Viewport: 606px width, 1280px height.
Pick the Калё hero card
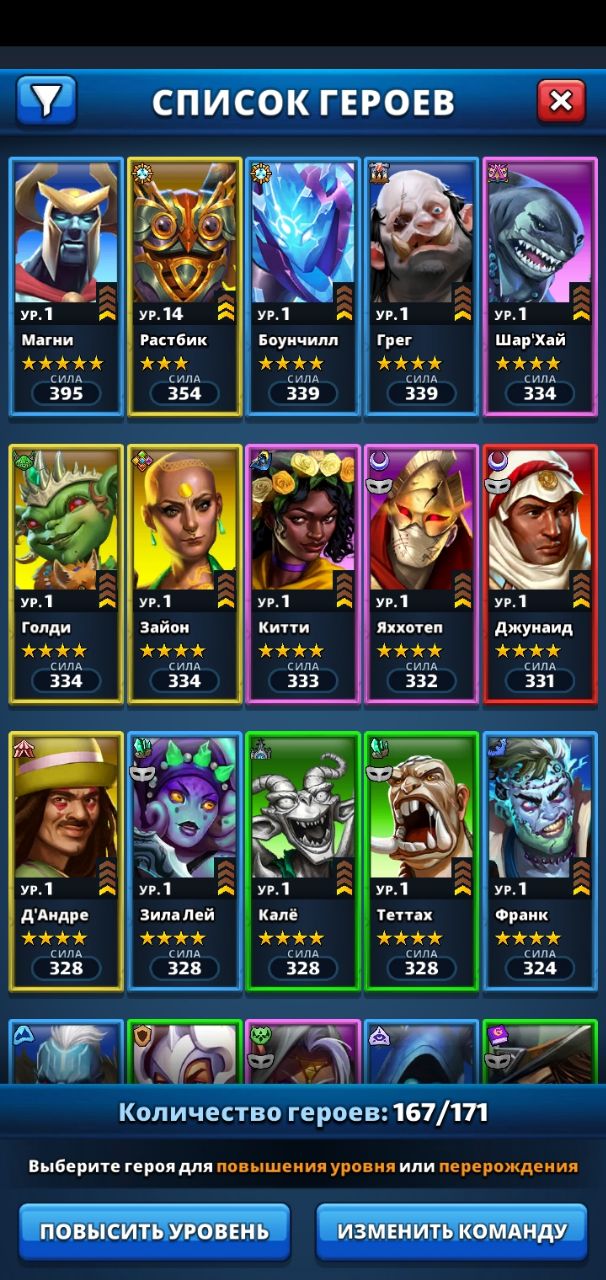click(x=302, y=861)
